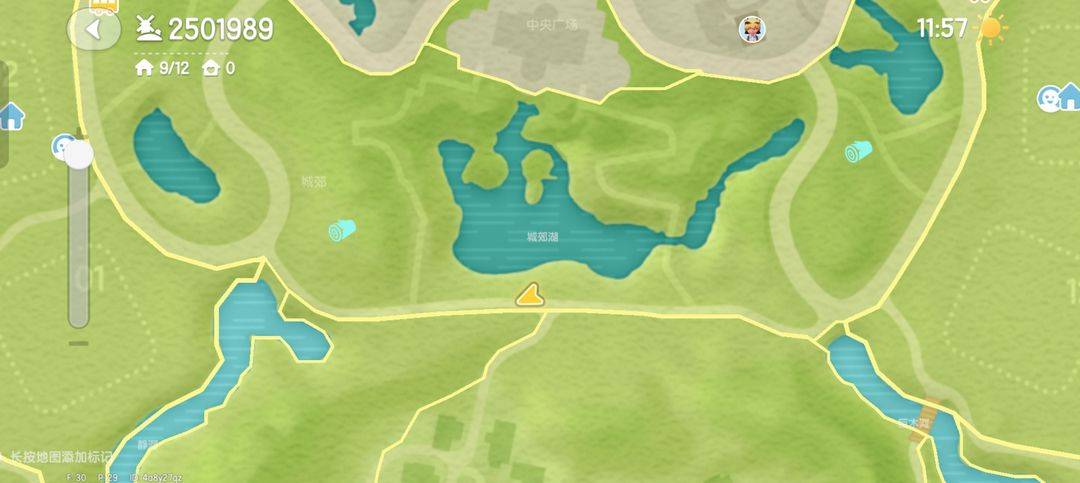Open the smiley-and-house marker under the sun
Image resolution: width=1080 pixels, height=483 pixels.
[x=1058, y=97]
